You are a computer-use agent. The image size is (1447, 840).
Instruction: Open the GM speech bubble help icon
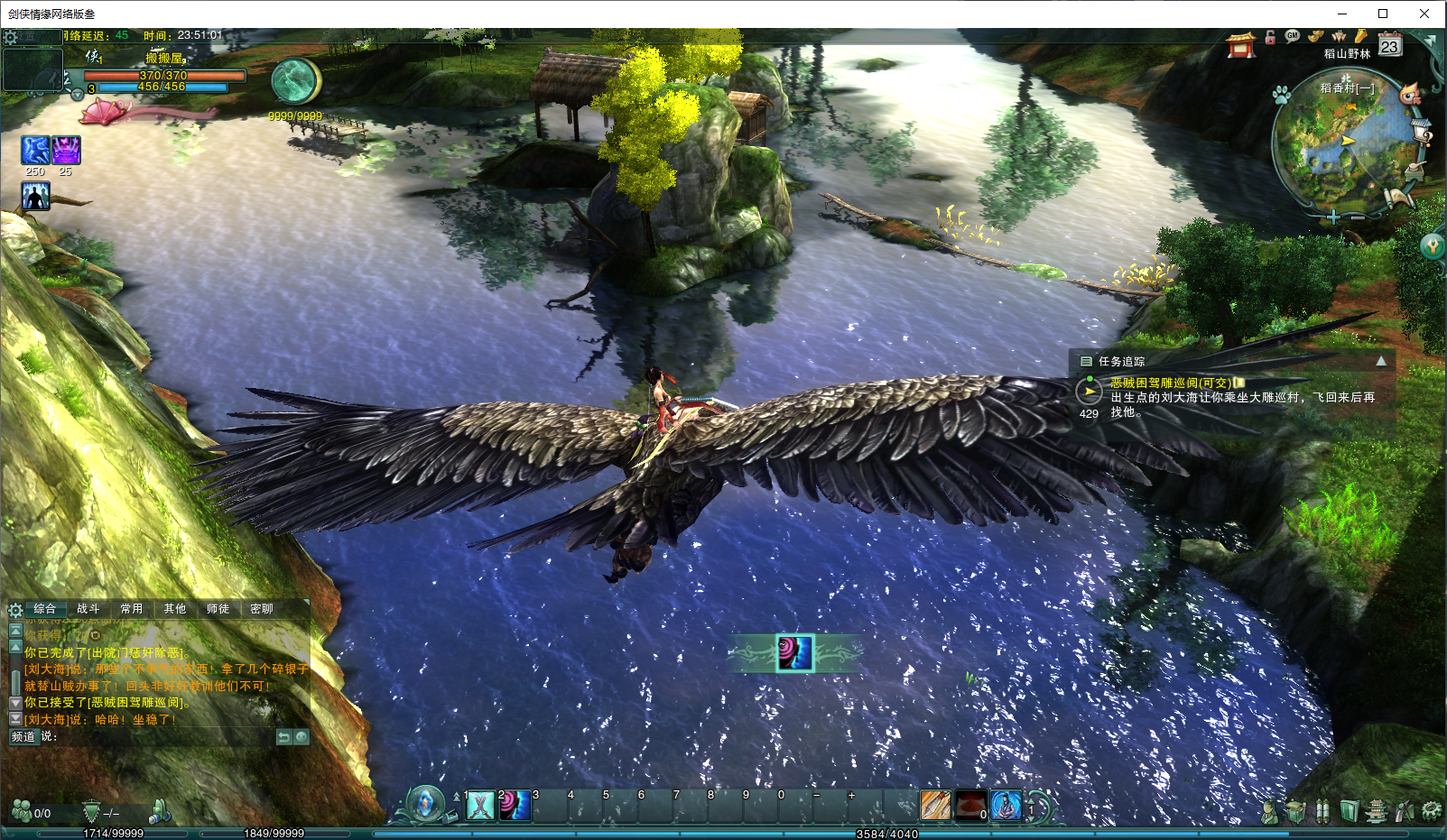pos(1293,36)
